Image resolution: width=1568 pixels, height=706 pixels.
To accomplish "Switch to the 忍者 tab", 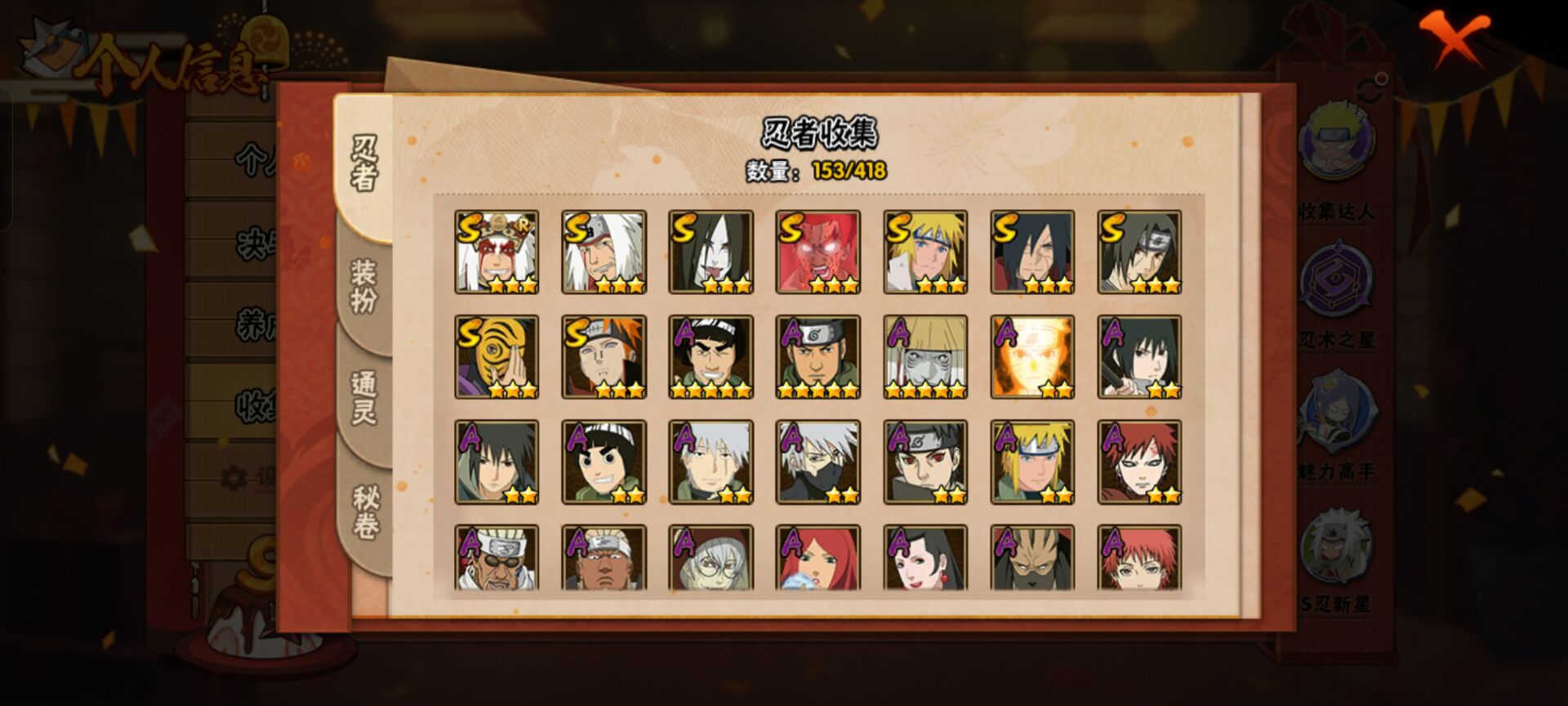I will [x=364, y=163].
